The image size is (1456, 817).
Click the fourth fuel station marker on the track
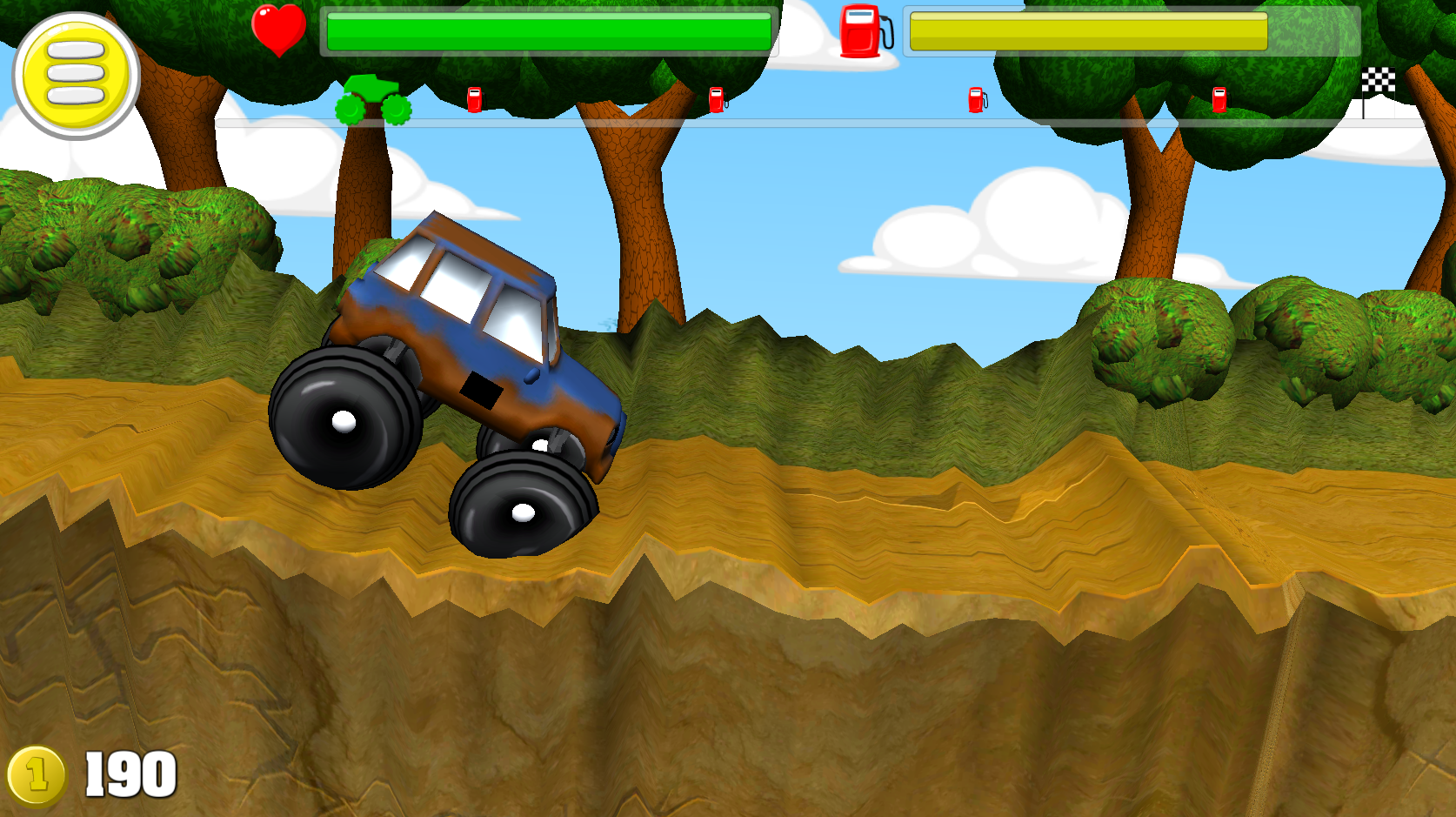tap(1221, 101)
